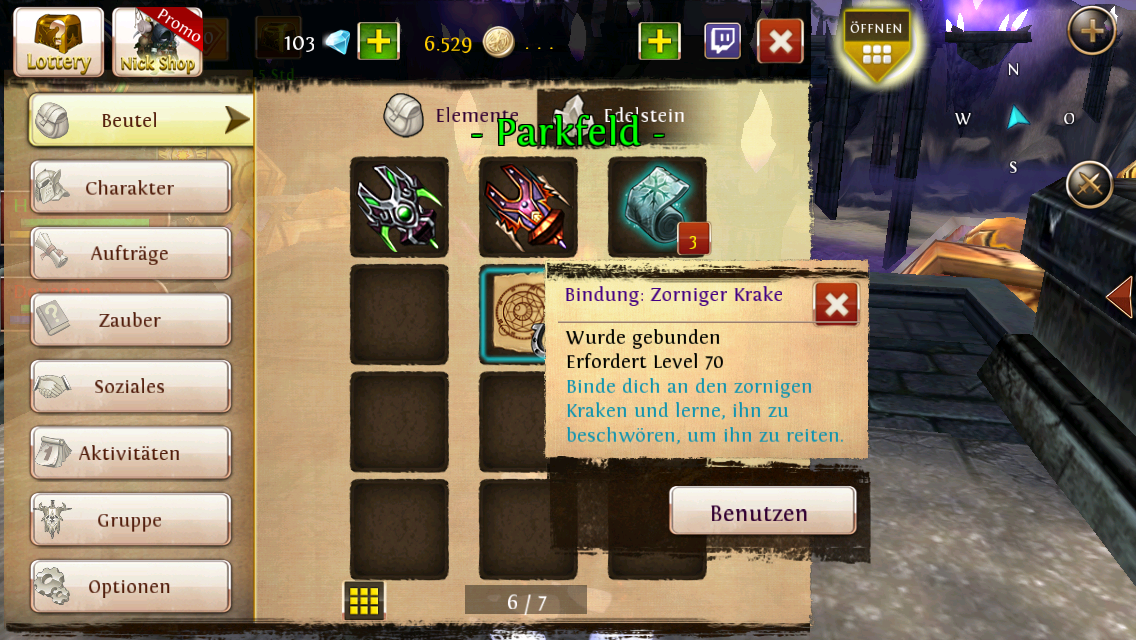The height and width of the screenshot is (640, 1136).
Task: Tap the yellow Öffnen shield button
Action: click(876, 42)
